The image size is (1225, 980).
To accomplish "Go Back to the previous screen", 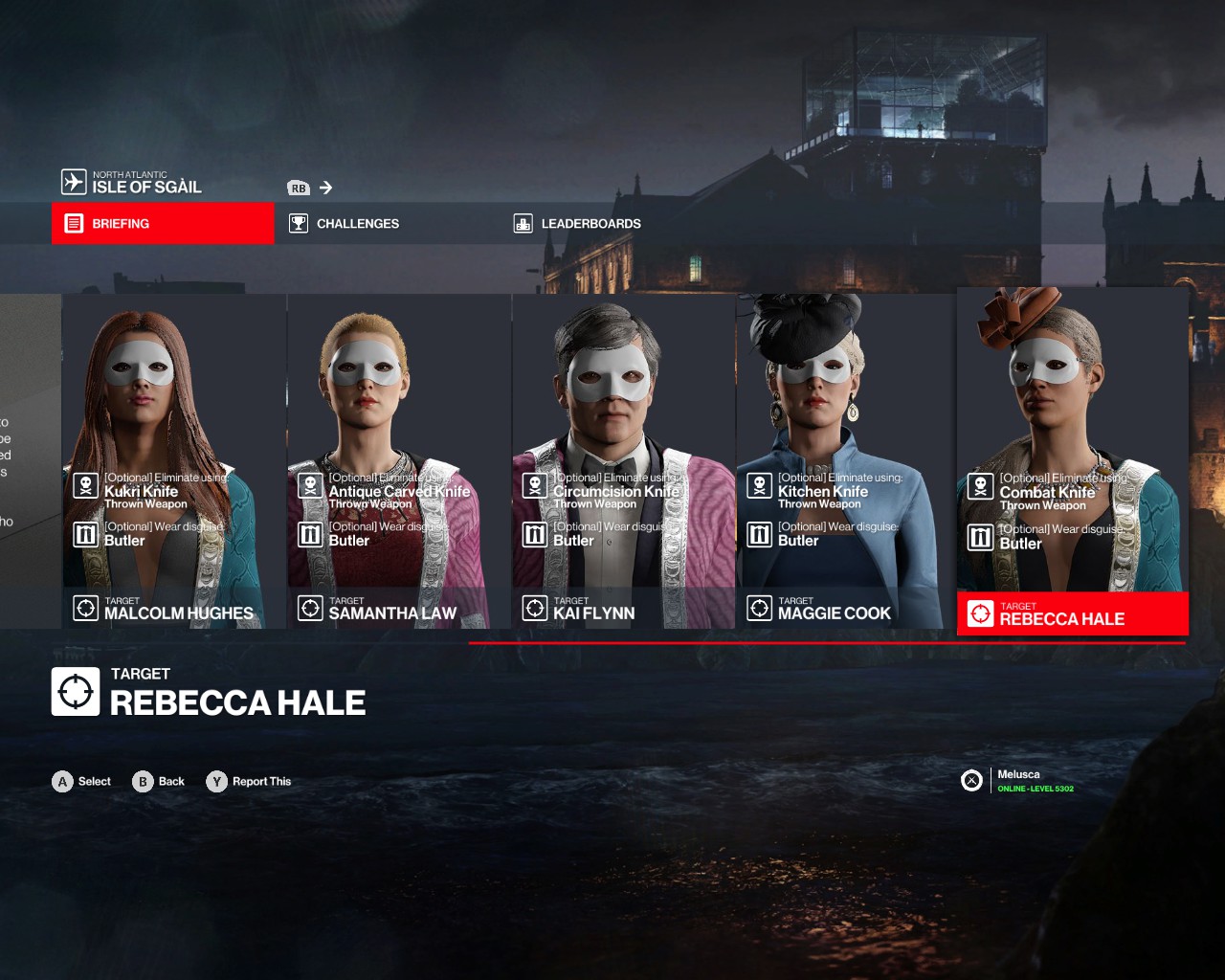I will (160, 782).
